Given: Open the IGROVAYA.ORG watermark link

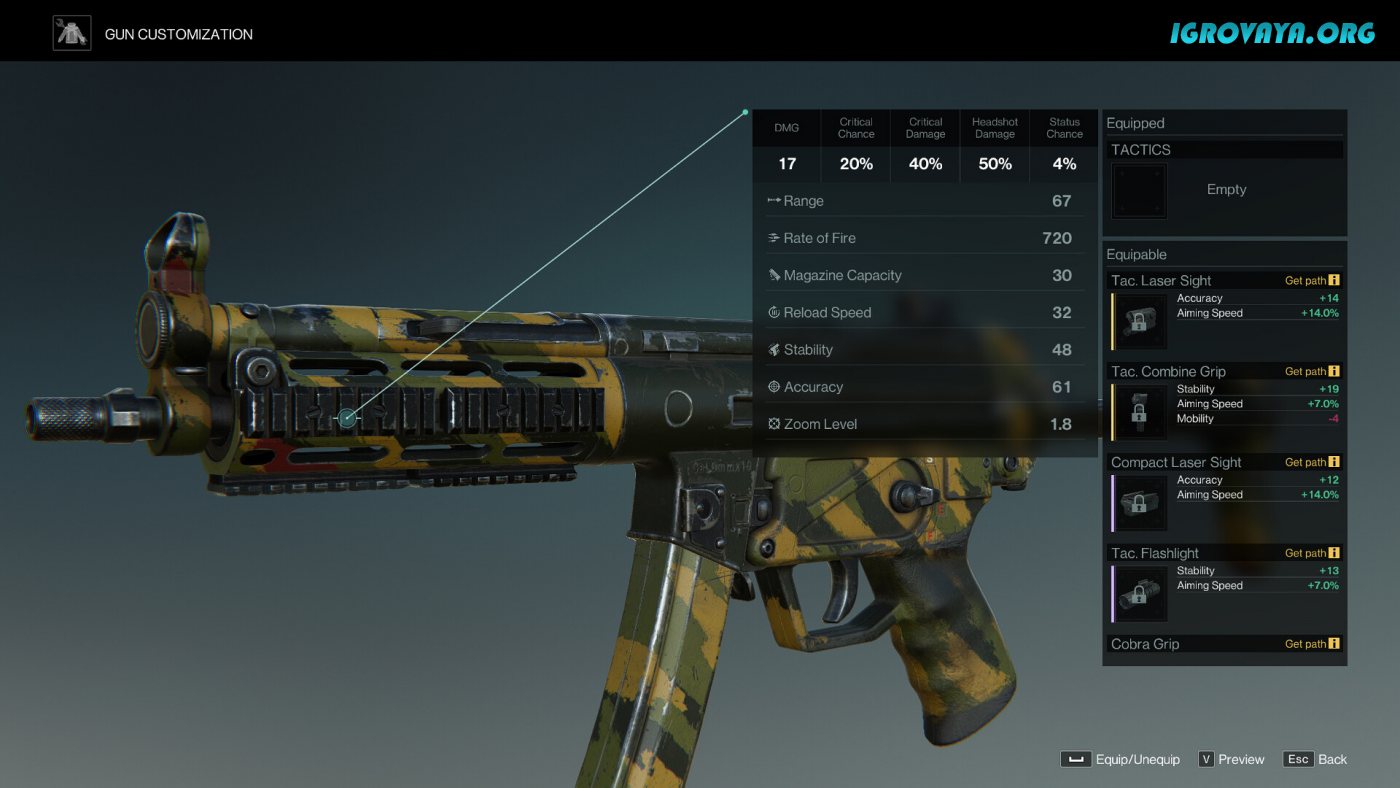Looking at the screenshot, I should click(x=1272, y=33).
